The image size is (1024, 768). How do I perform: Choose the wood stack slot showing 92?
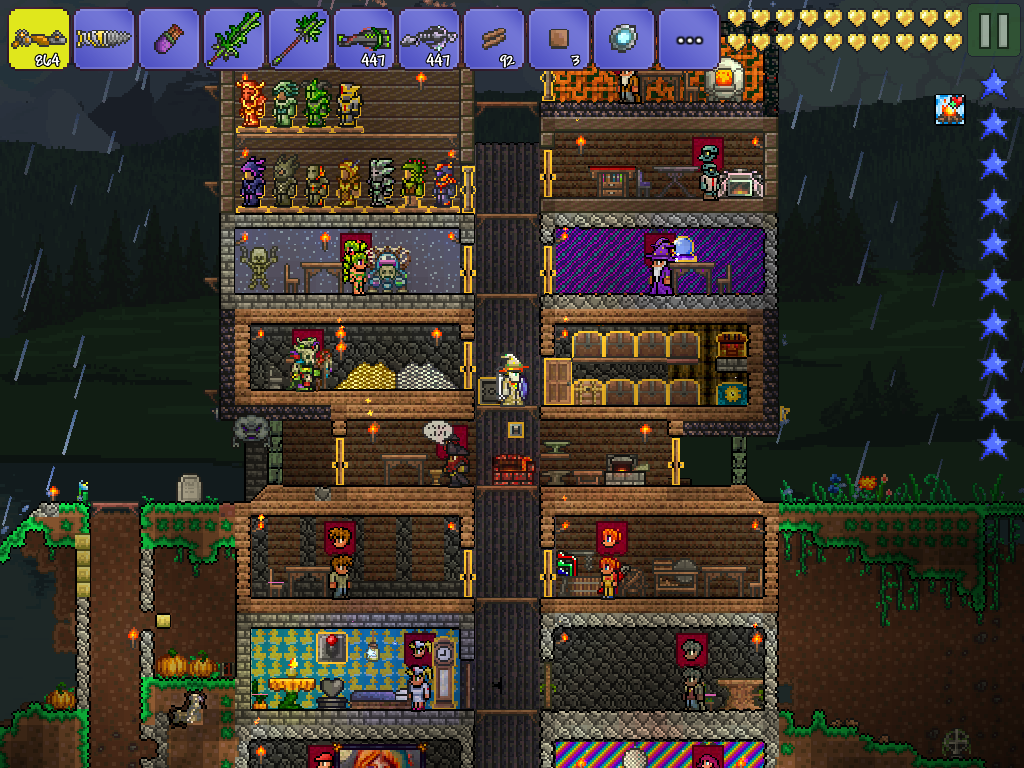[494, 39]
